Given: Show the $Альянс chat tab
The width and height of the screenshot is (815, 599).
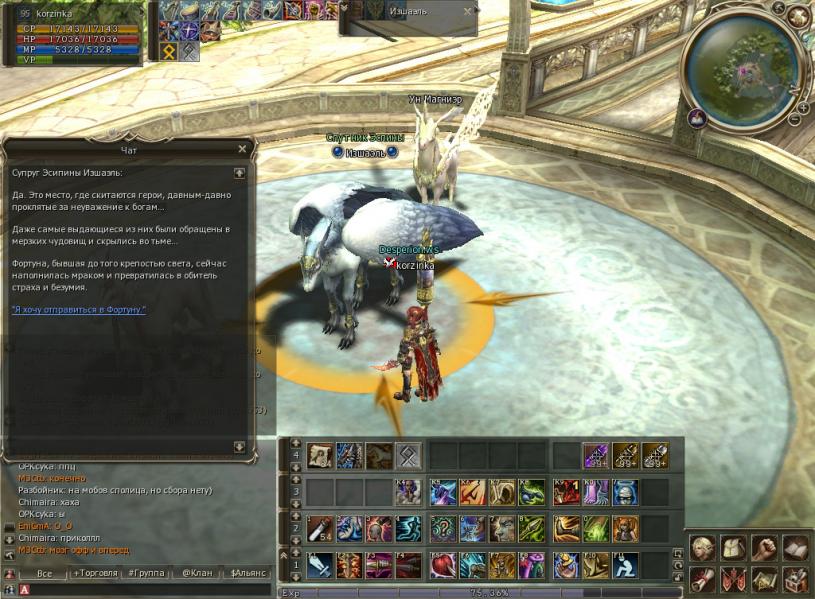Looking at the screenshot, I should click(x=248, y=574).
